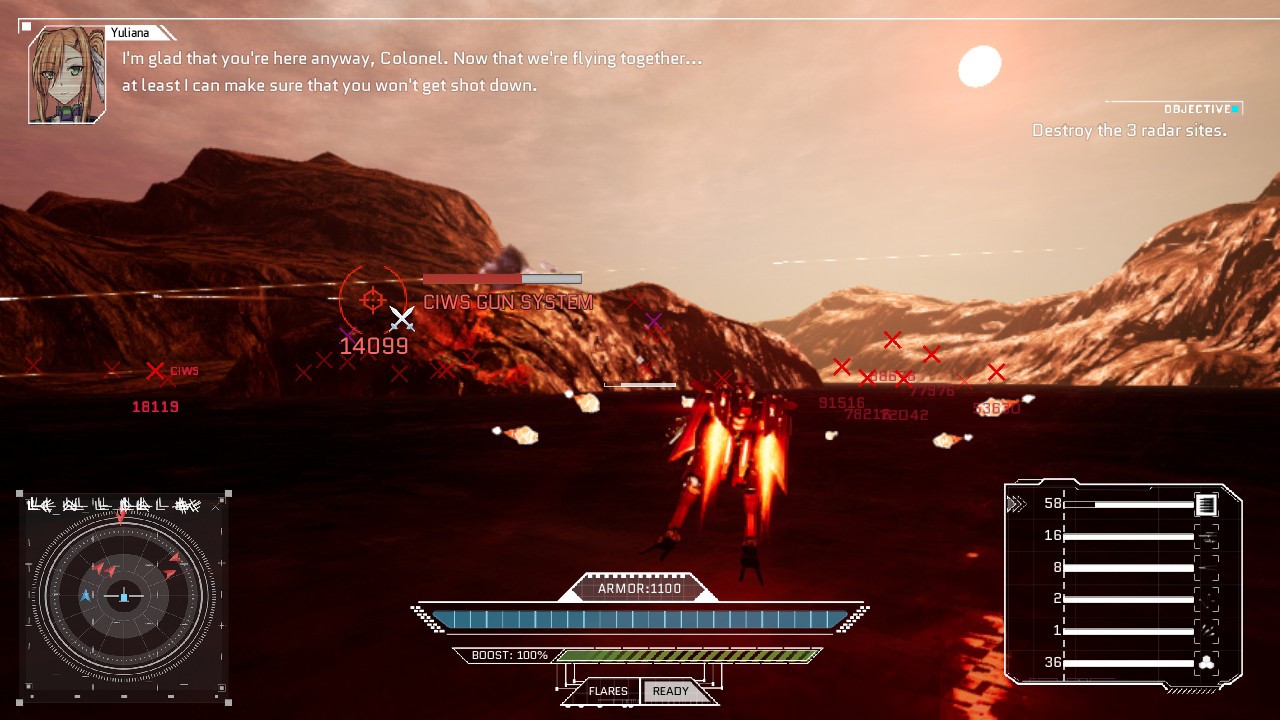Click Yuliana's character portrait
Viewport: 1280px width, 720px height.
pyautogui.click(x=67, y=76)
